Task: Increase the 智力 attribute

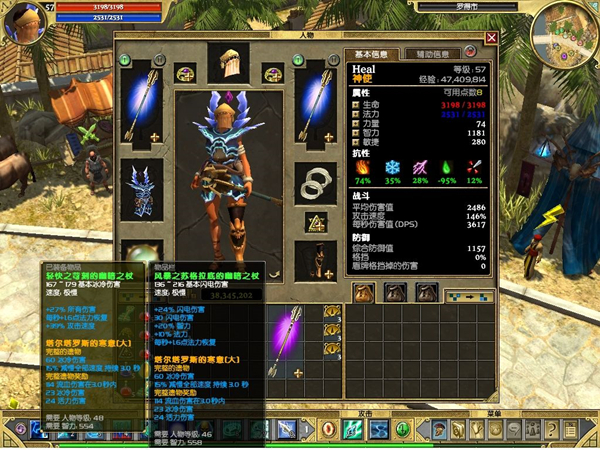Action: (x=355, y=132)
